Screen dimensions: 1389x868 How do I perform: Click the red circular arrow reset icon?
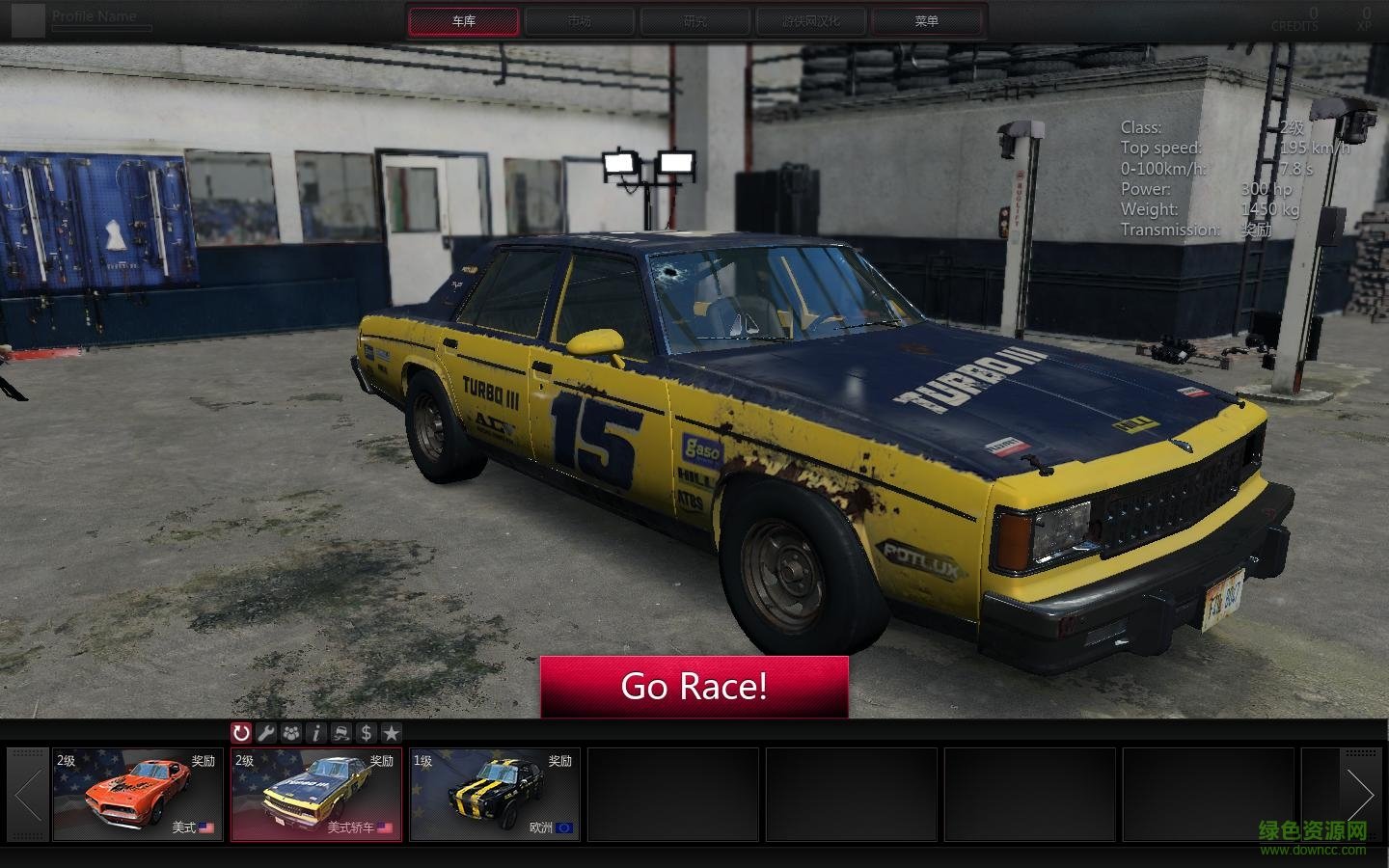(x=241, y=733)
